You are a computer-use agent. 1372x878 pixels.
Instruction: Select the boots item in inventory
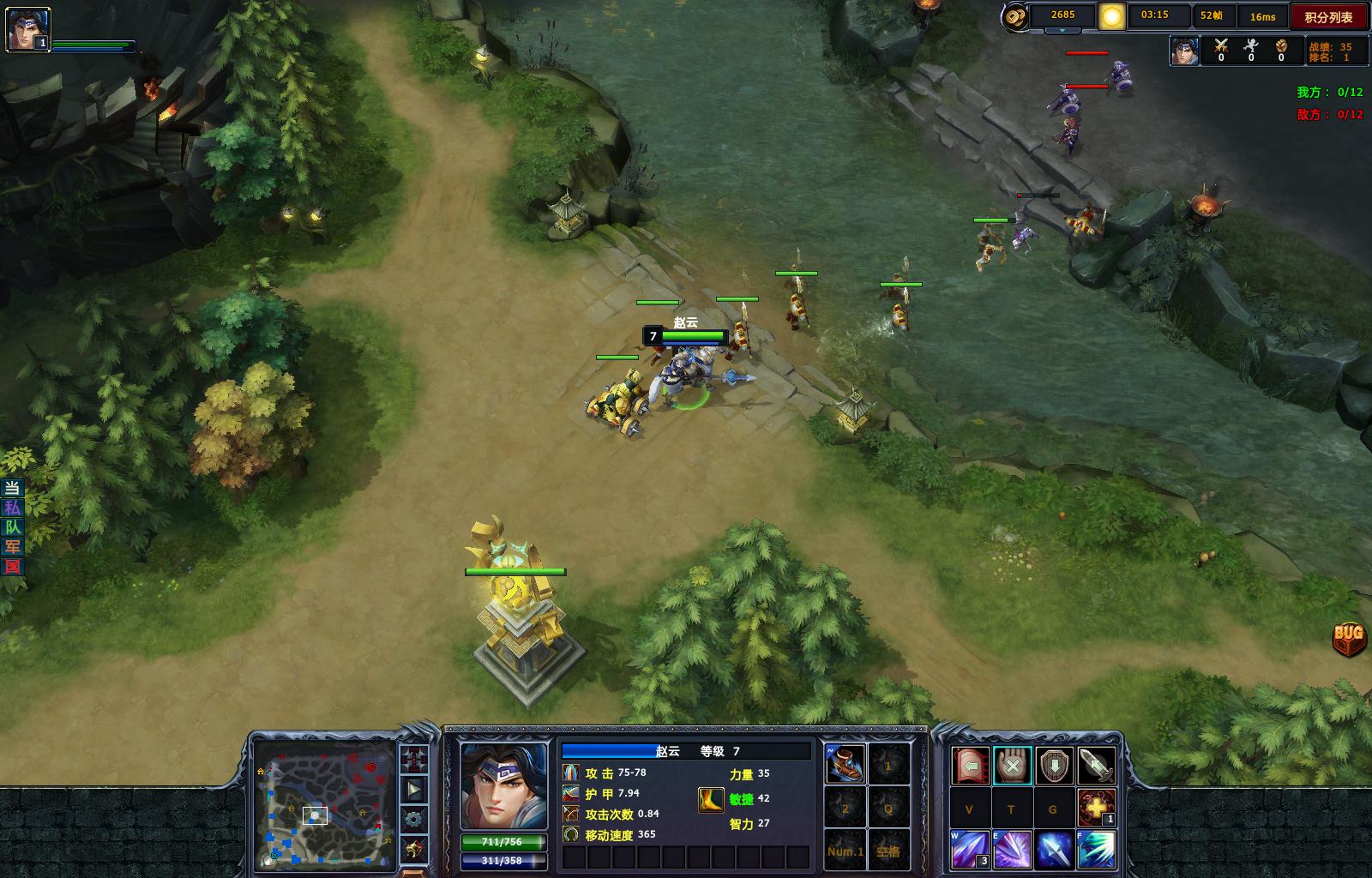(845, 764)
